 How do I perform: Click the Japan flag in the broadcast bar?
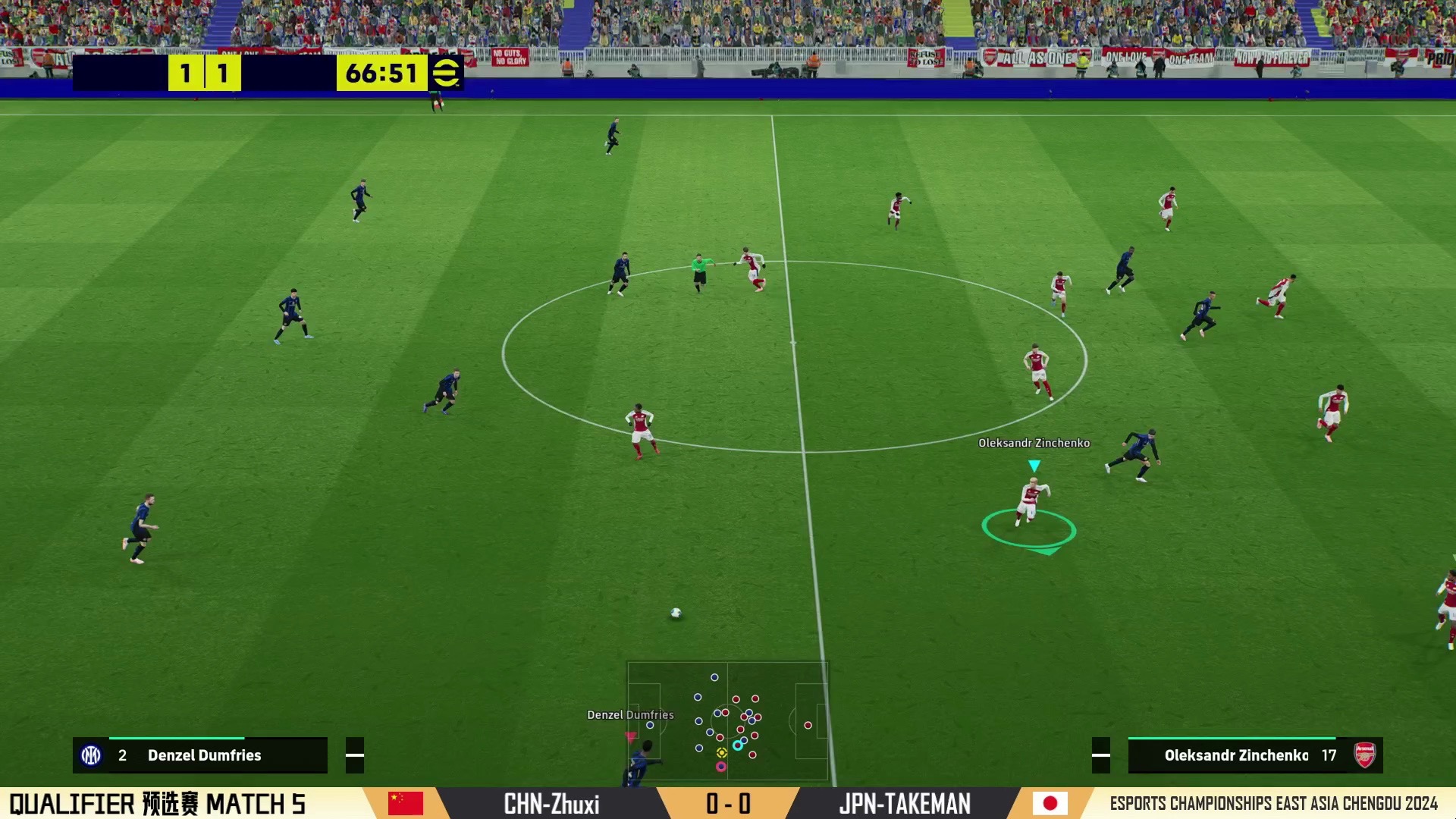[x=1050, y=803]
